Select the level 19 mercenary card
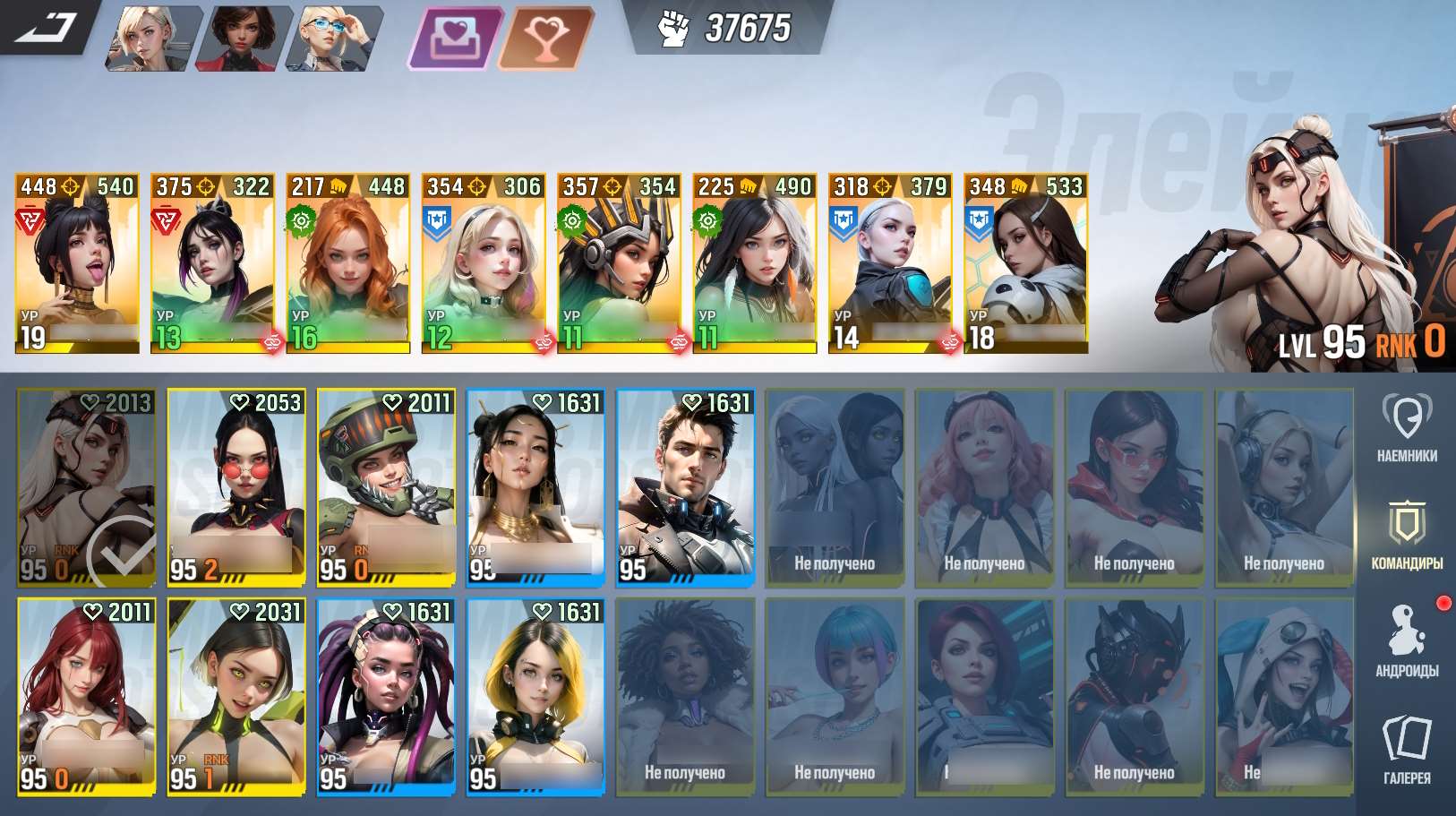Screen dimensions: 1456x816 point(77,263)
